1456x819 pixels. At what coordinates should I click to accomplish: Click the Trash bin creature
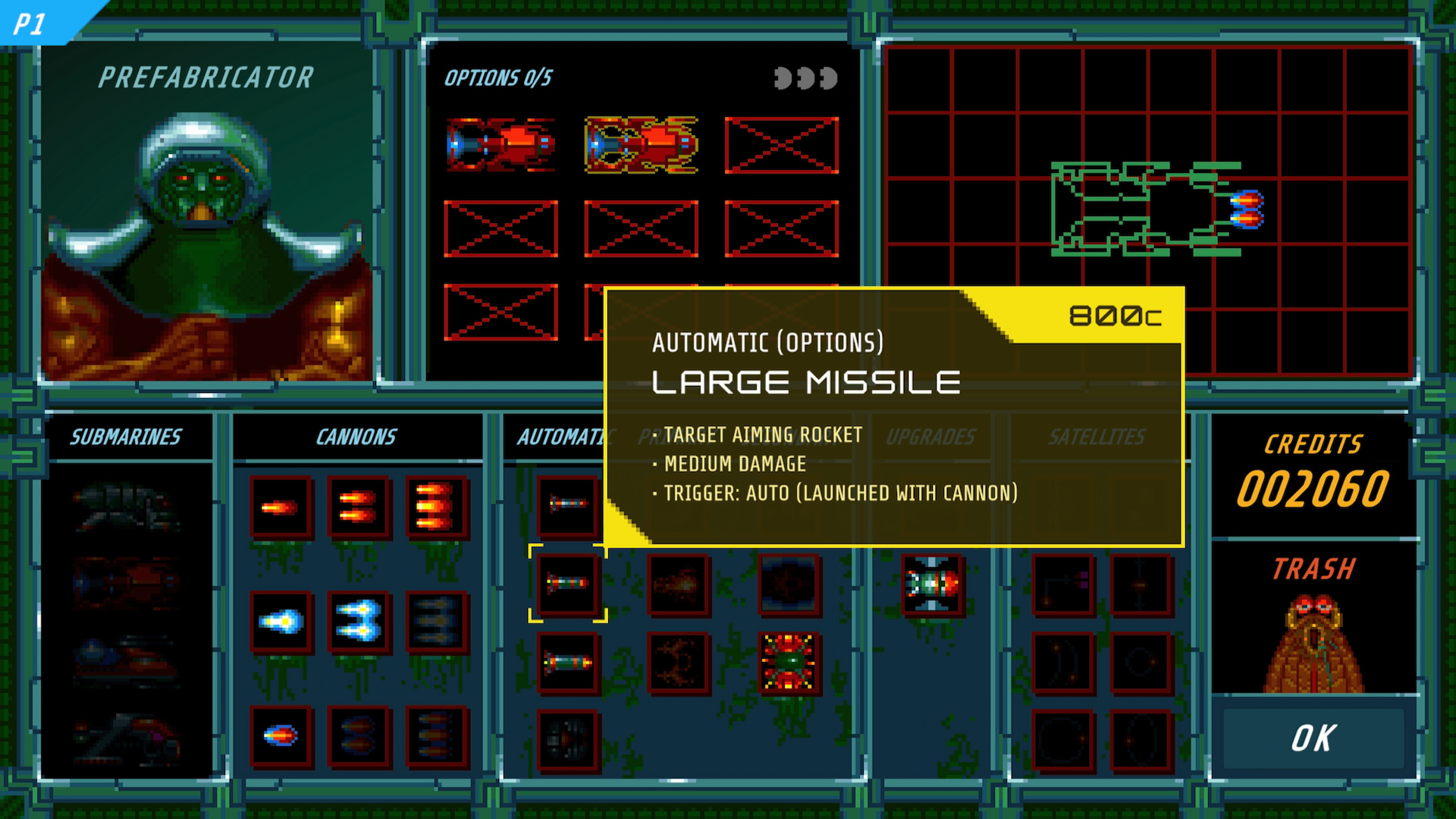(1313, 645)
